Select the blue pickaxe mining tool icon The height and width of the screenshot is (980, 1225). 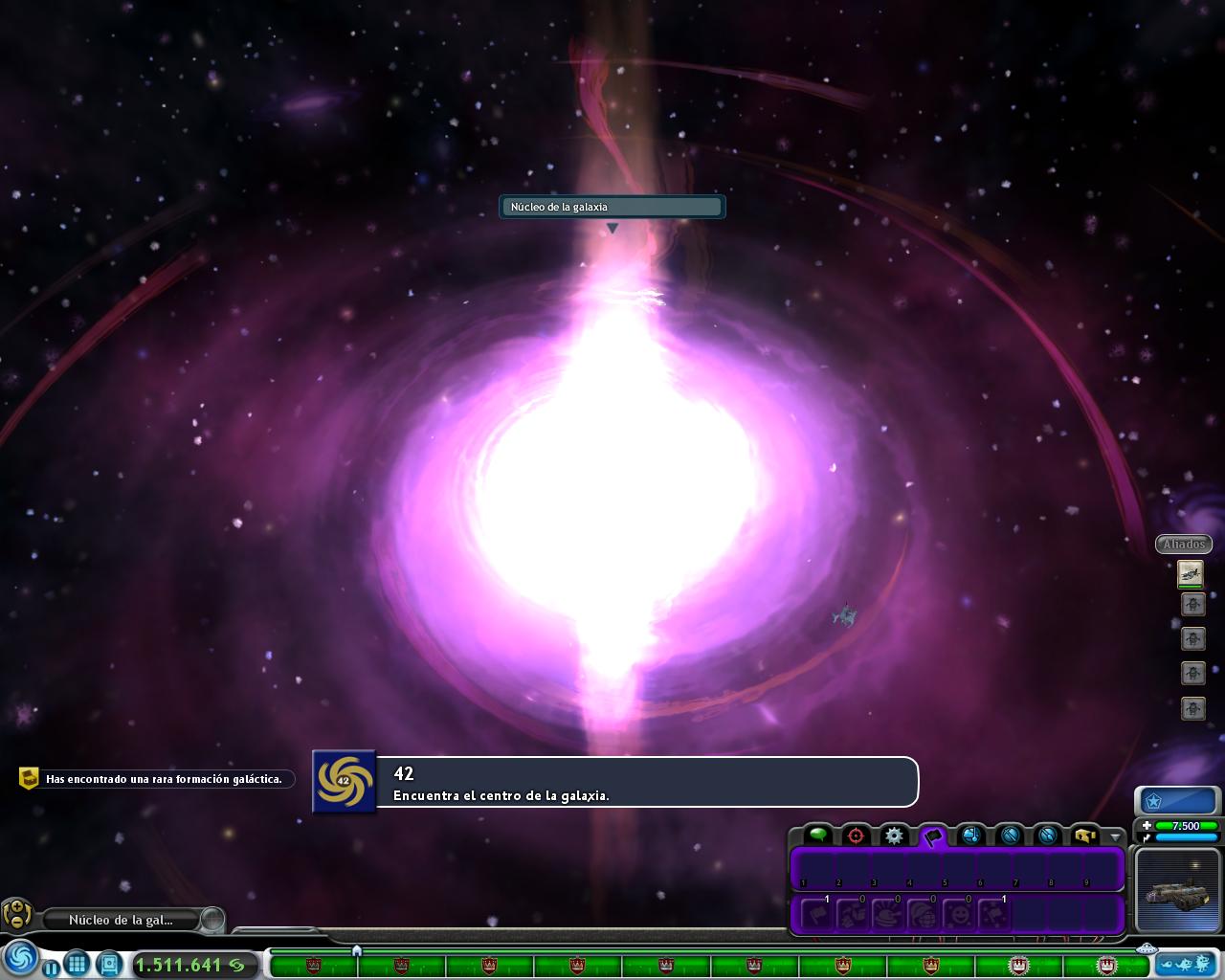[x=1008, y=835]
